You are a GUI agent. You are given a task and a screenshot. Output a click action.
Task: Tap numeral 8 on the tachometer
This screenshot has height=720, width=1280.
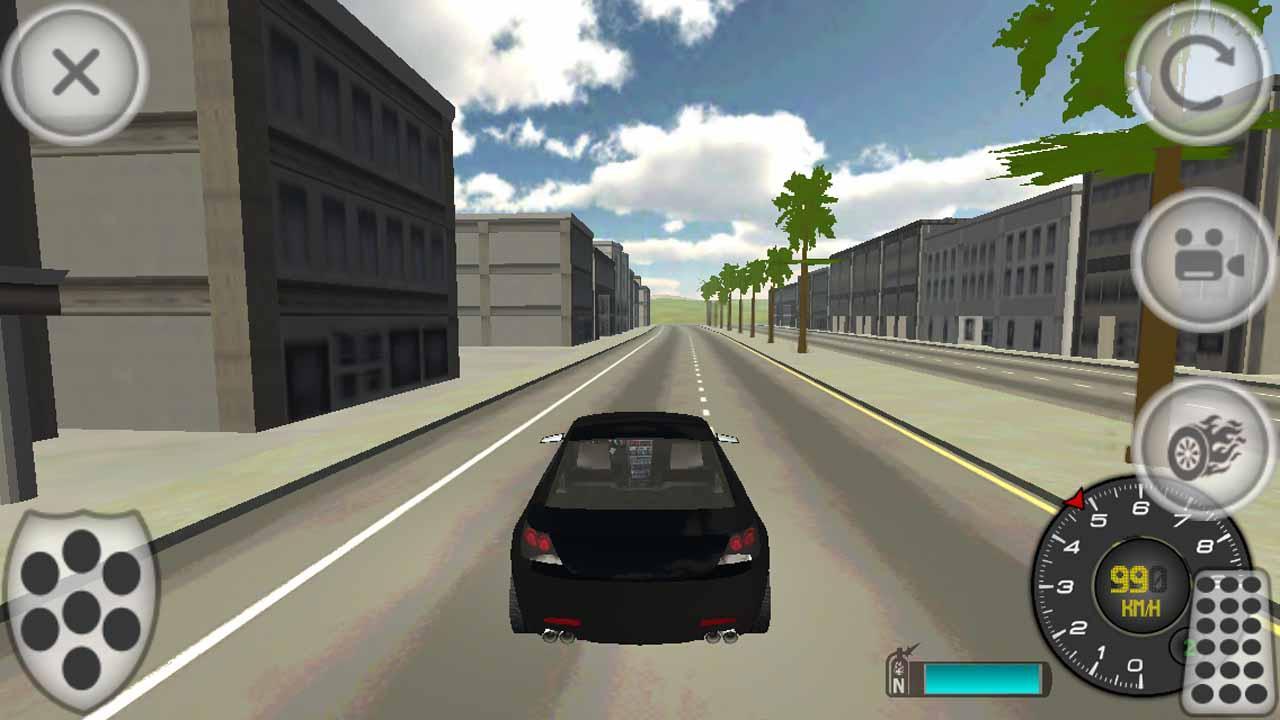point(1207,545)
